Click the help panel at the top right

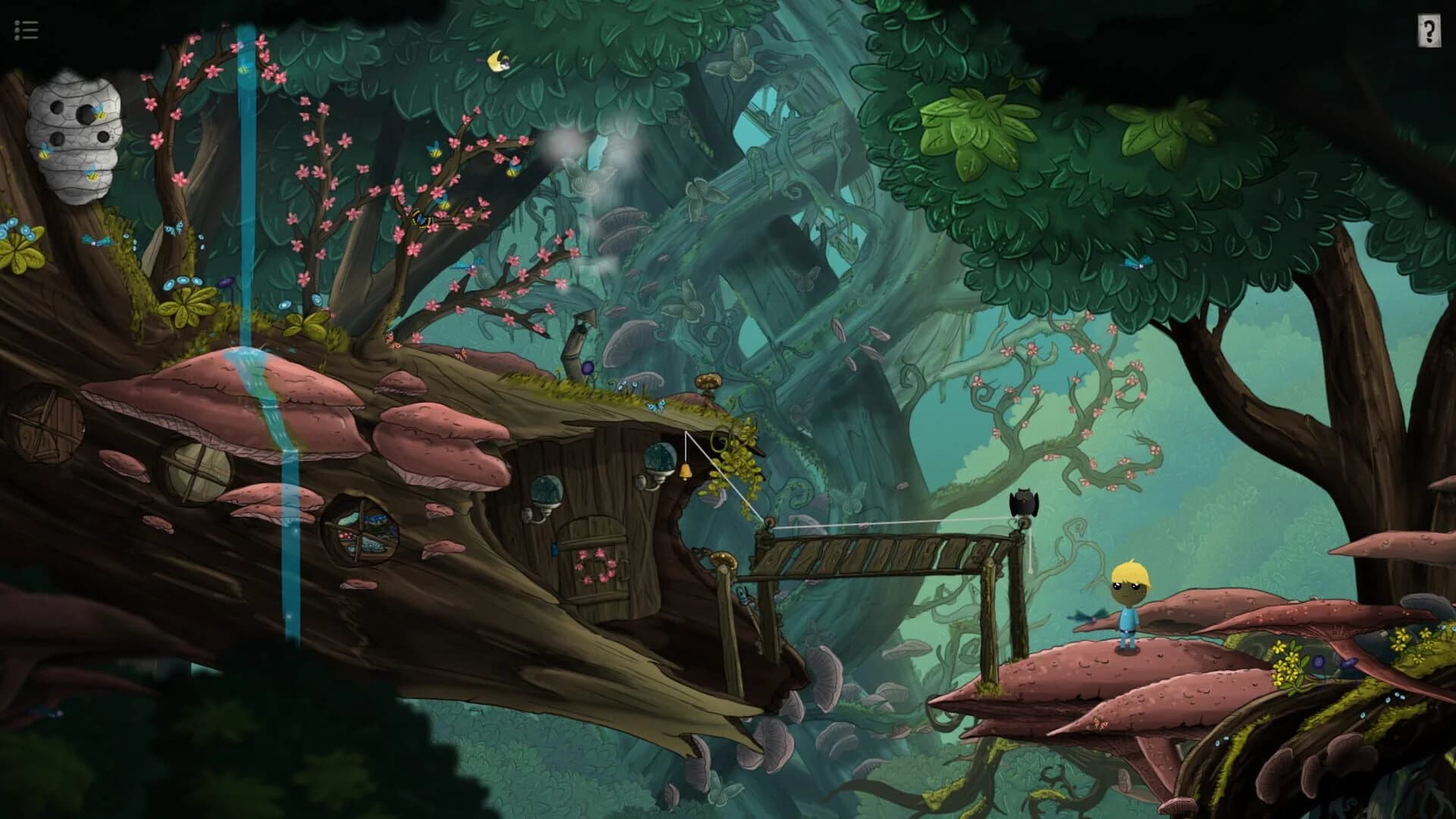pos(1428,31)
